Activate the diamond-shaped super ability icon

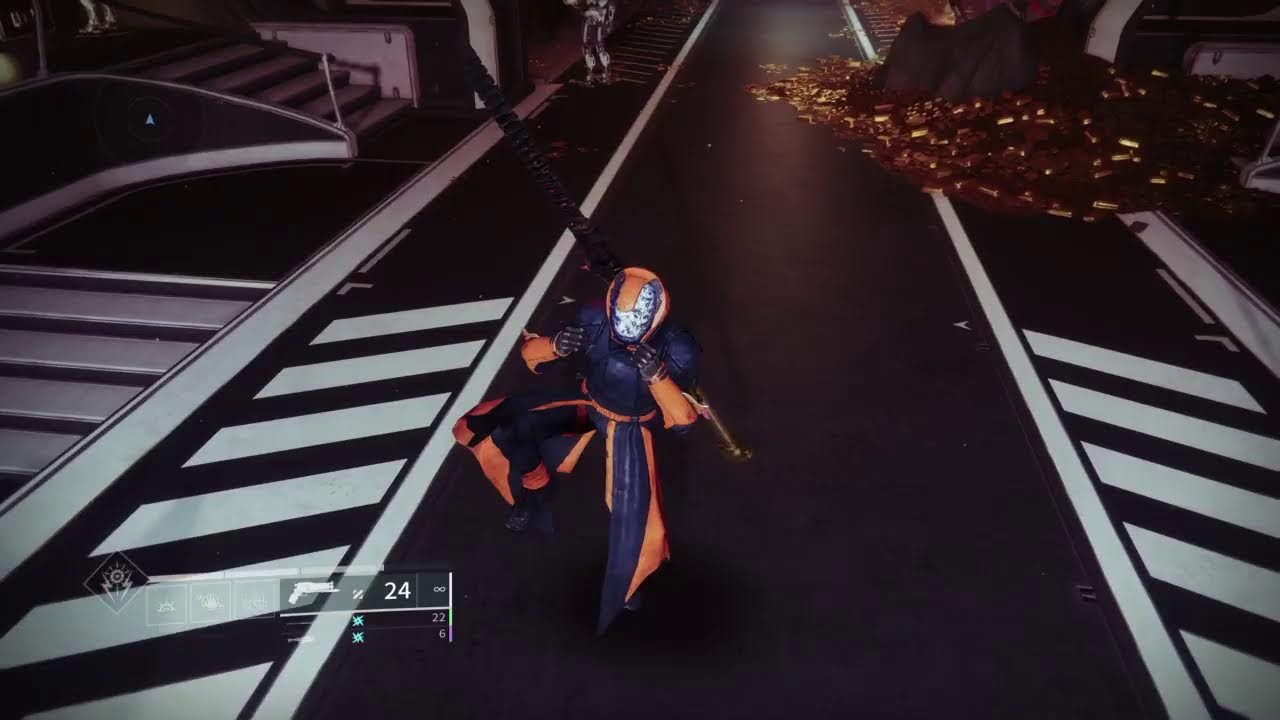coord(115,582)
